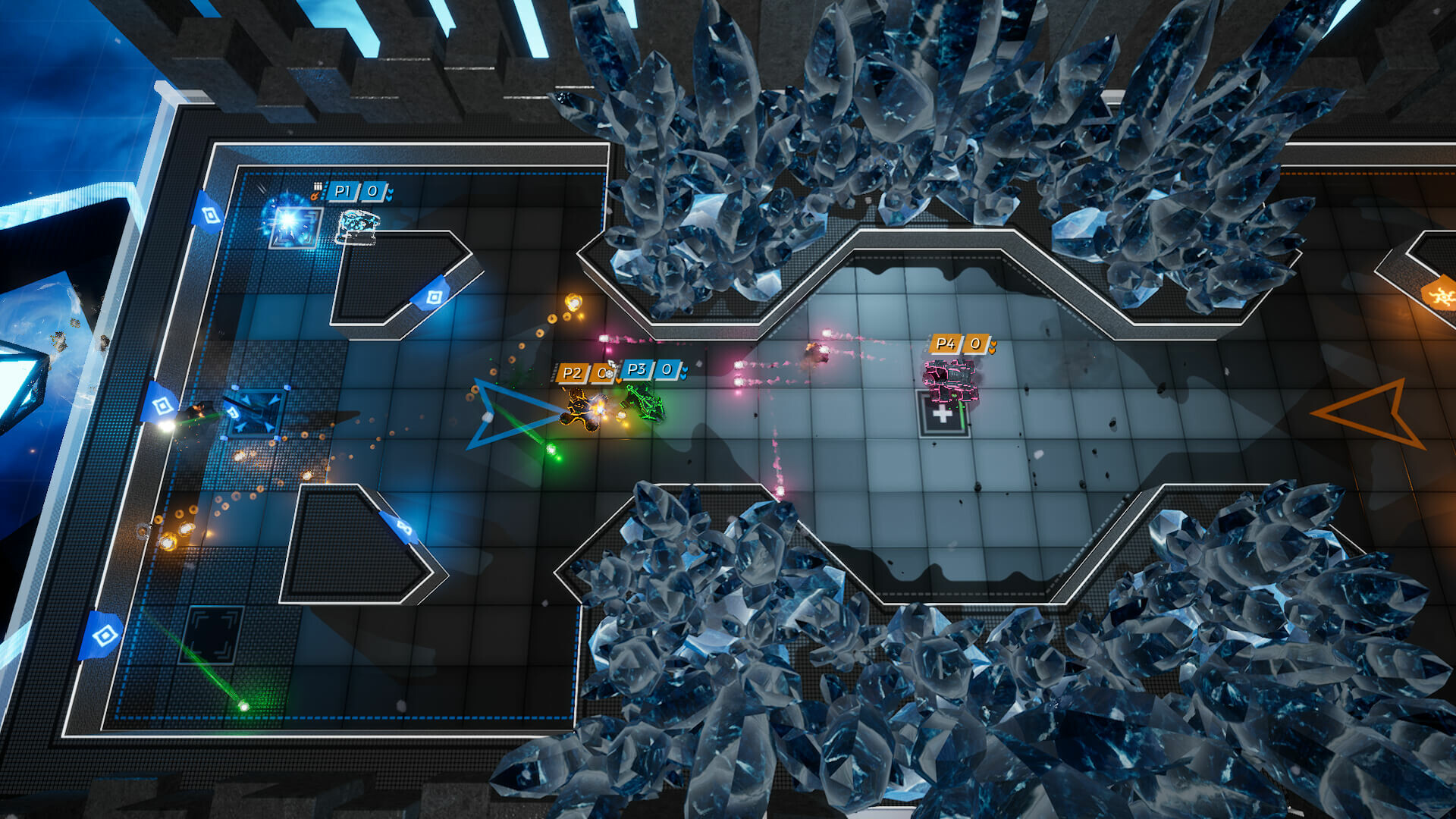Click the orange P4 player tag
The image size is (1456, 819).
point(945,343)
